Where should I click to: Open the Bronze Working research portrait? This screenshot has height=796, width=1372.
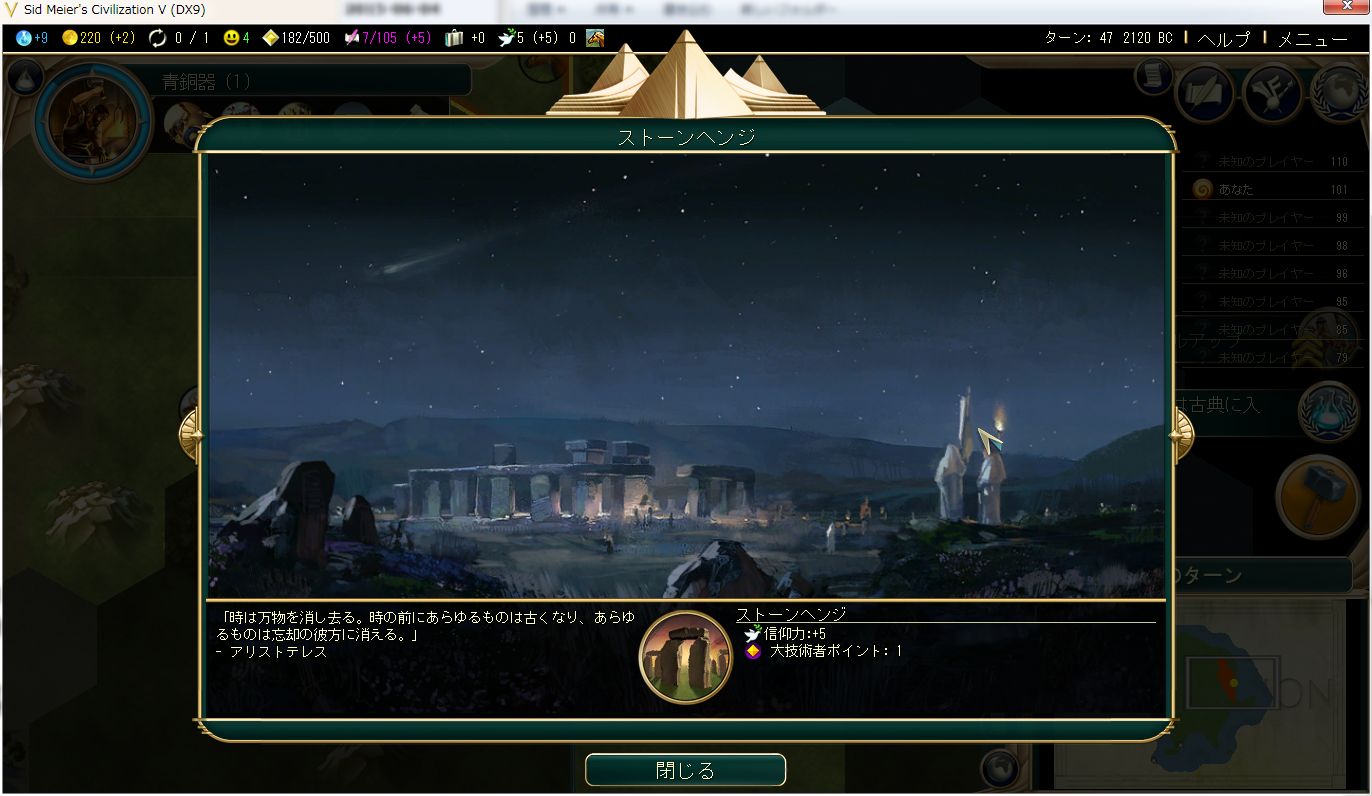93,120
